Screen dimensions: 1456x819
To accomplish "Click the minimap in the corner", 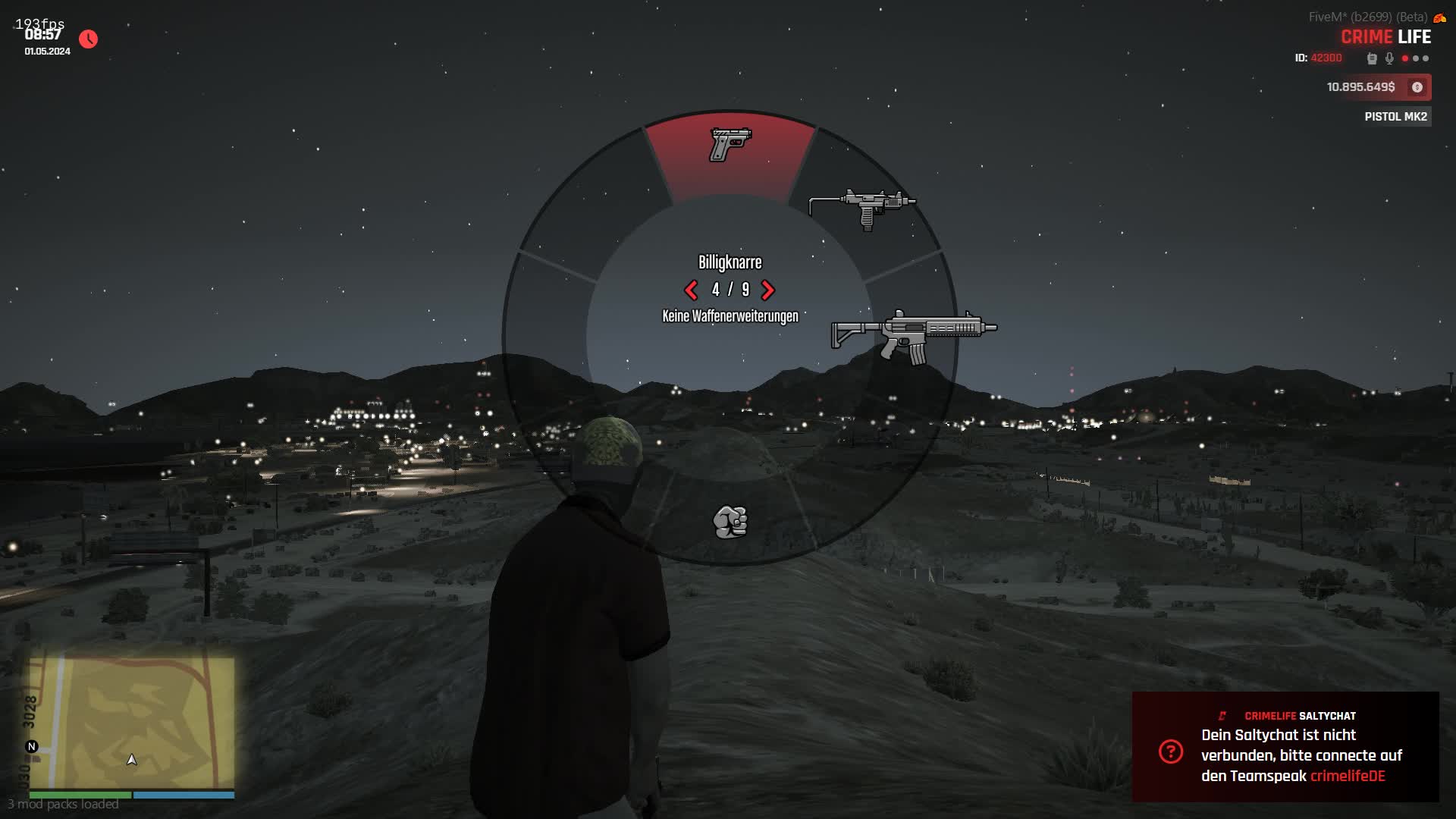I will click(132, 723).
